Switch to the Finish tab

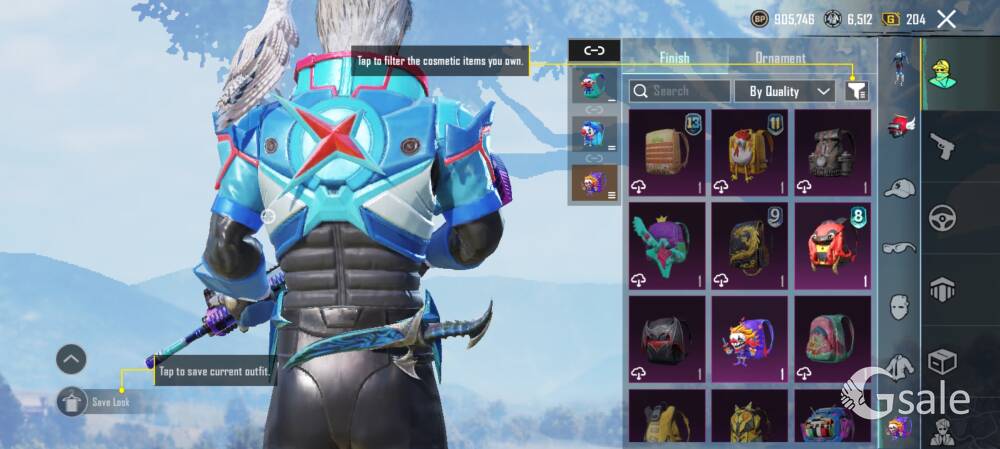pos(674,58)
